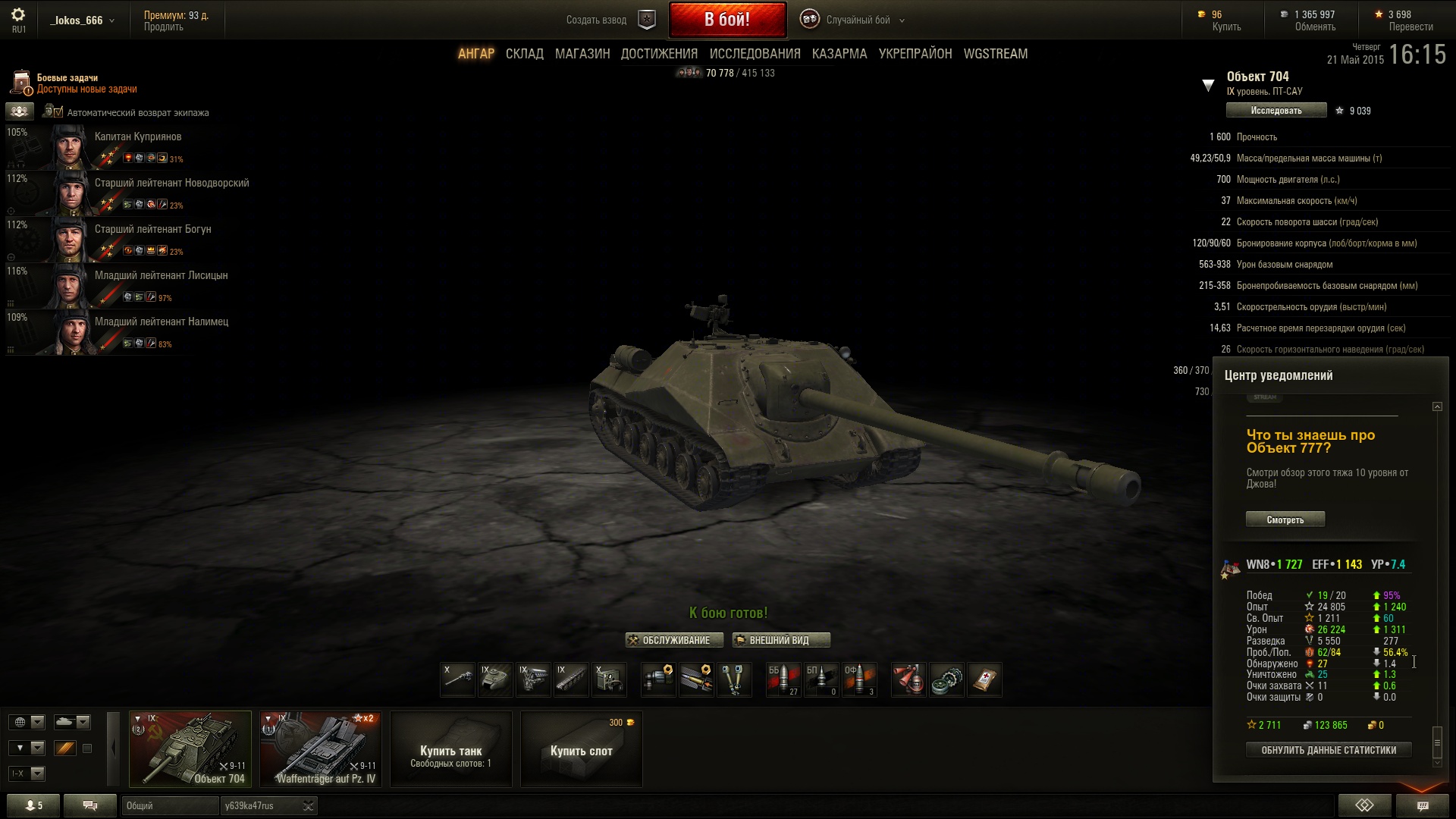1456x819 pixels.
Task: Open the WGSTREAM tab
Action: 995,54
